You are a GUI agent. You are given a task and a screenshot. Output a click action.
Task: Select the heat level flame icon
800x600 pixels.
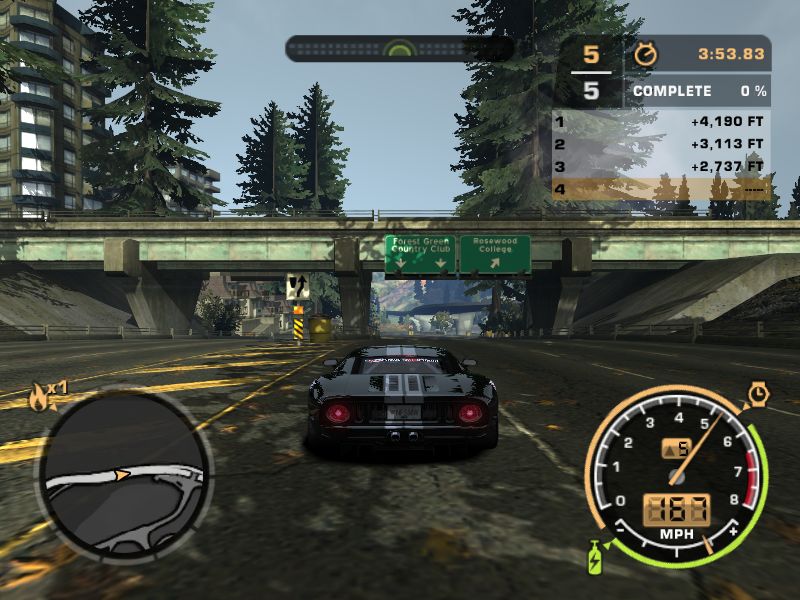tap(40, 397)
